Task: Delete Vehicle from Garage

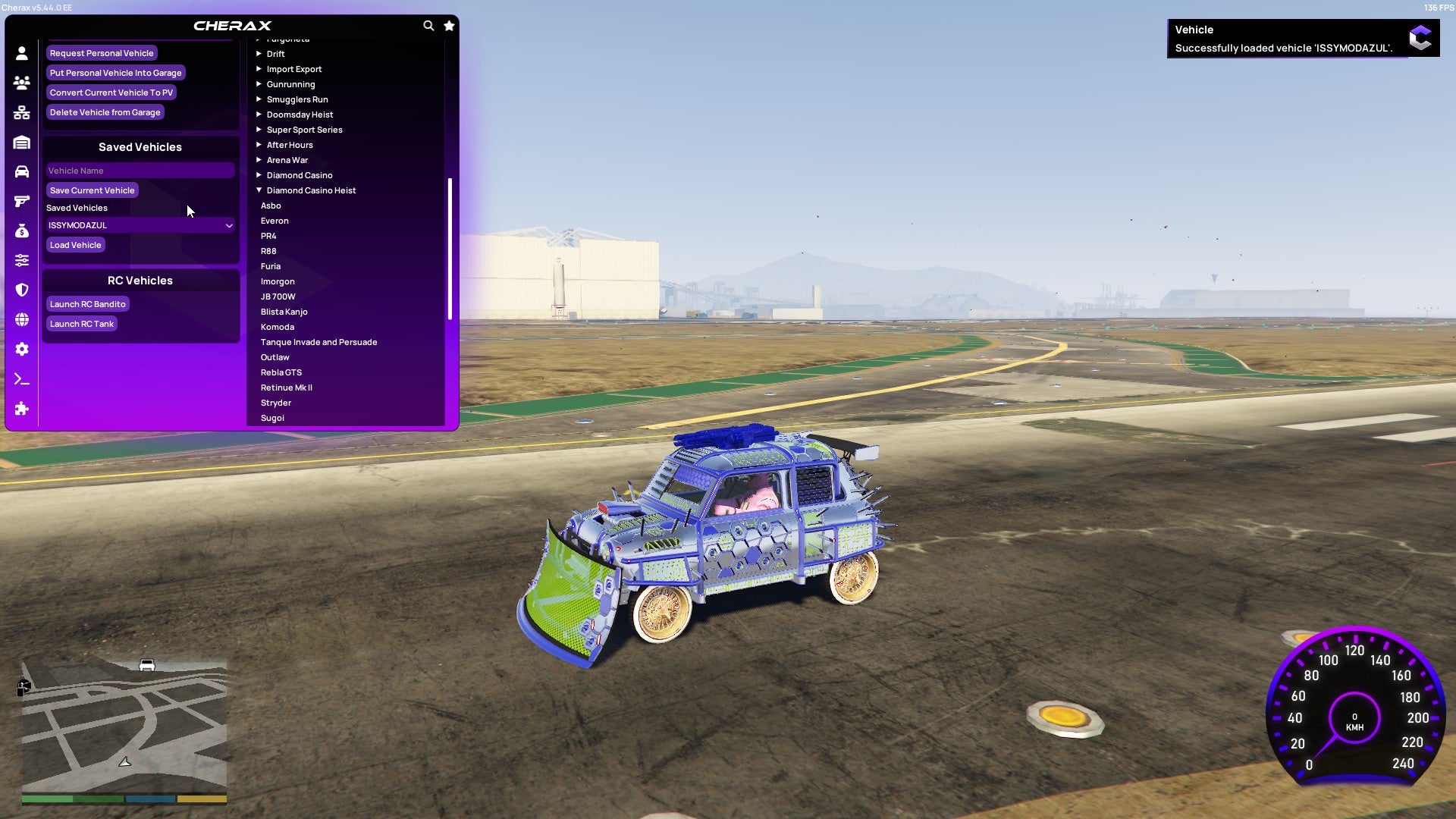Action: coord(105,112)
